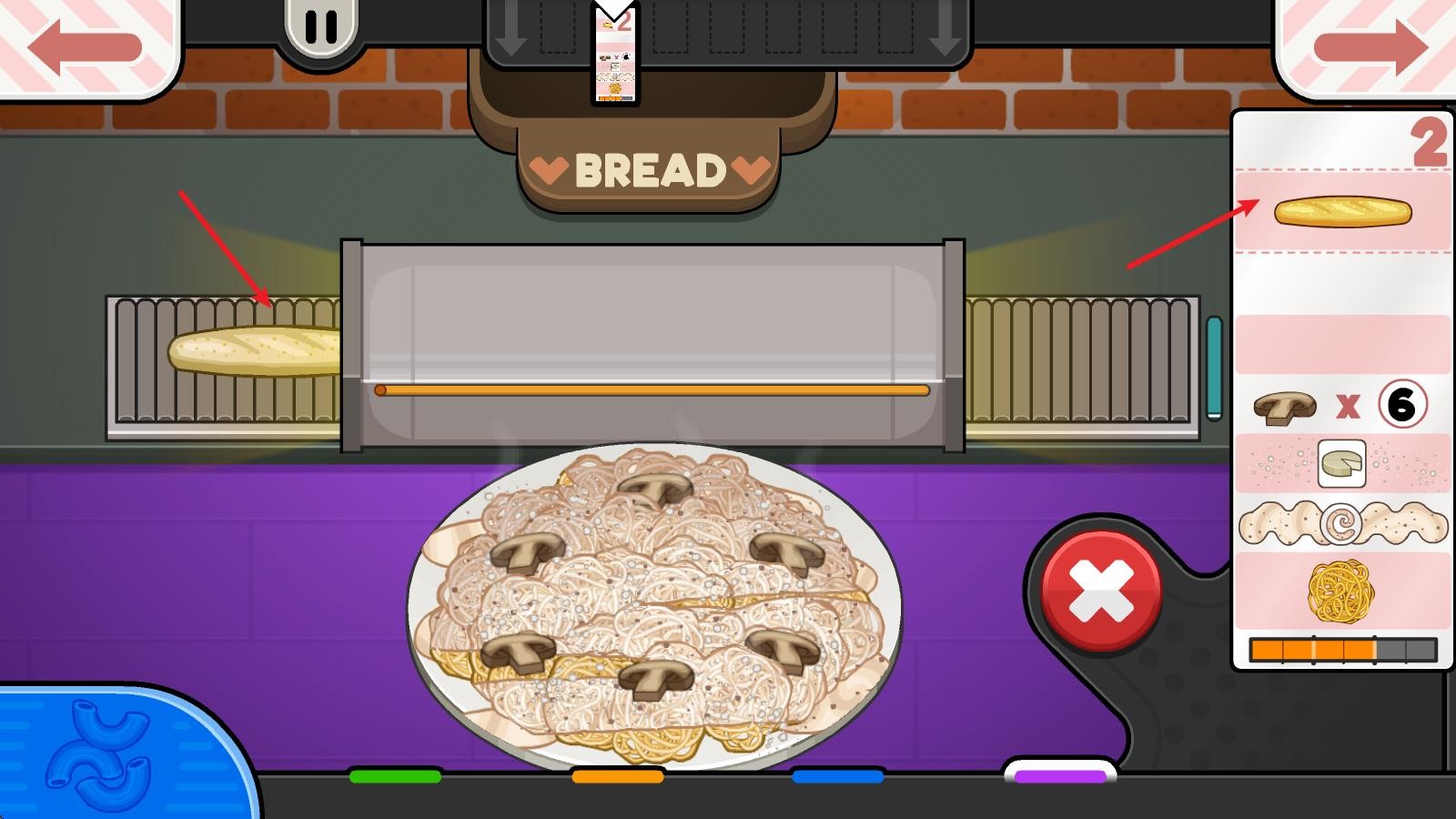Switch to the orange station tab
The width and height of the screenshot is (1456, 819).
617,776
